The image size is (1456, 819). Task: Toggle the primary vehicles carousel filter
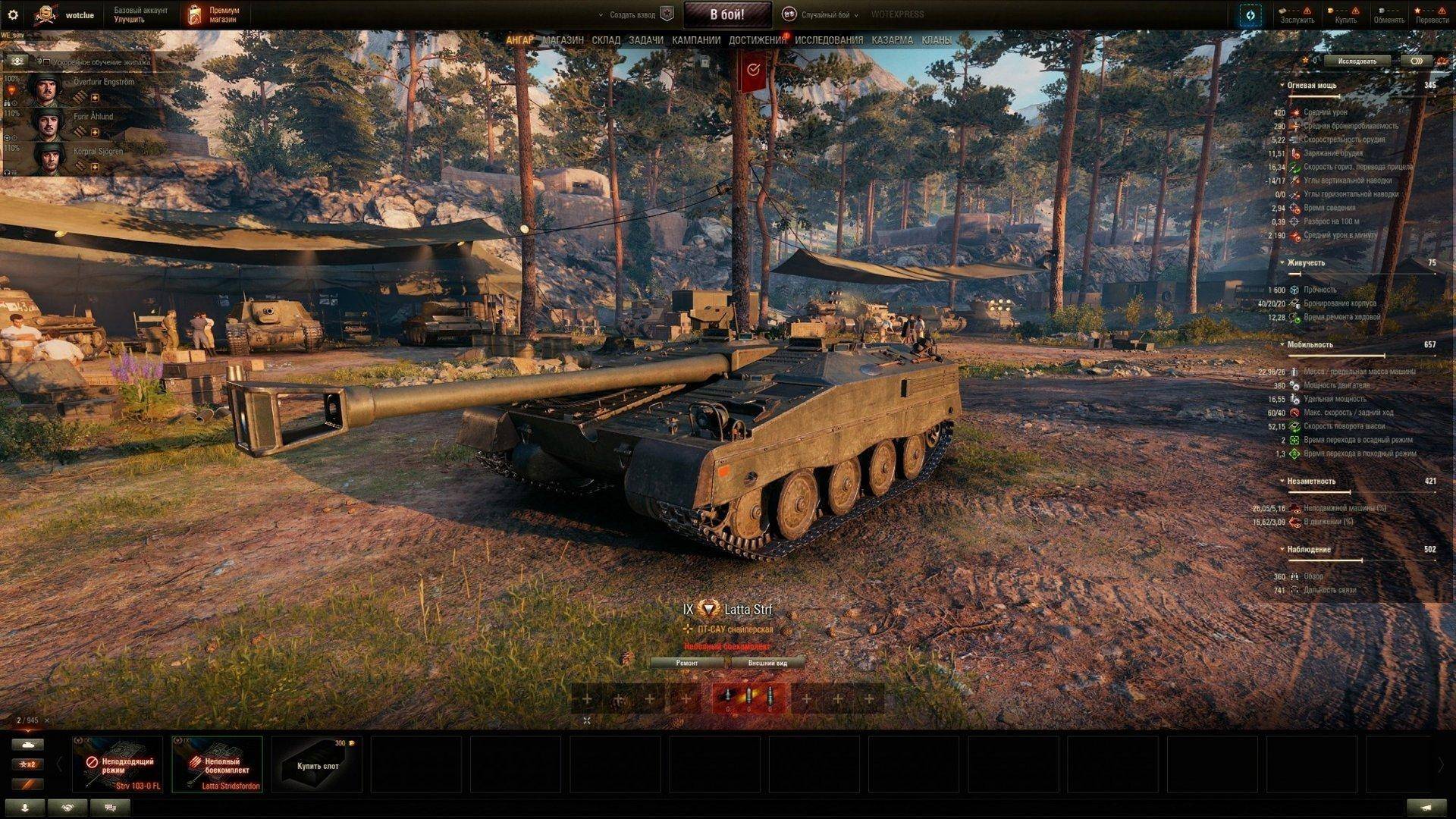[x=29, y=745]
